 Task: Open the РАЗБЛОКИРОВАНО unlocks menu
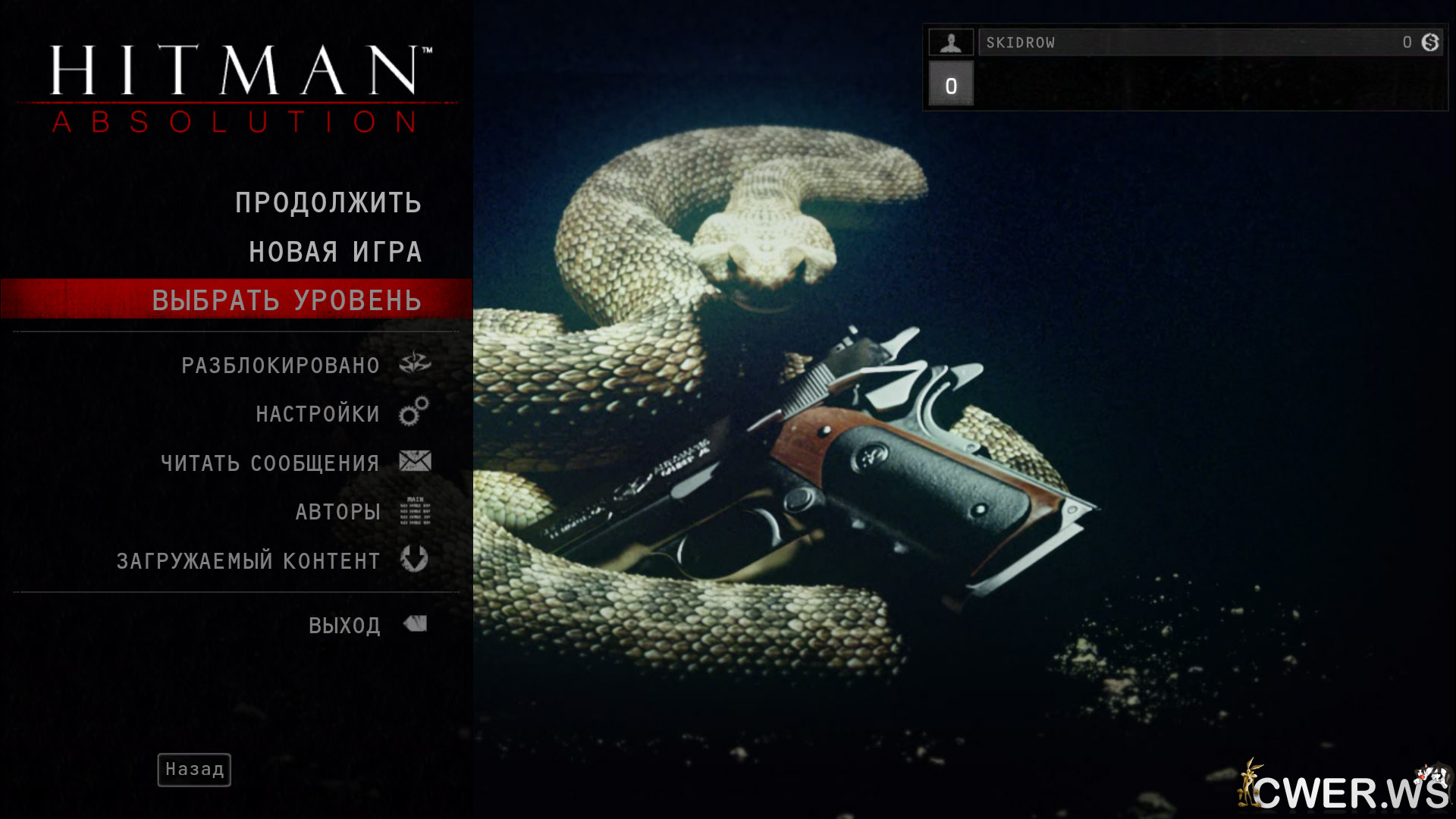click(281, 366)
